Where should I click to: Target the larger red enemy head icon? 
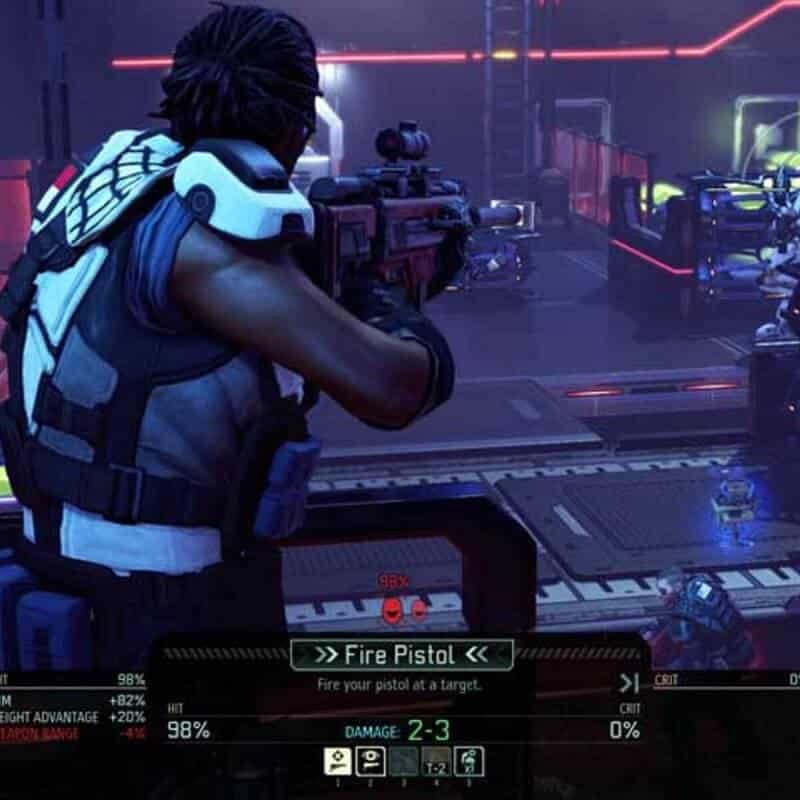pos(392,609)
